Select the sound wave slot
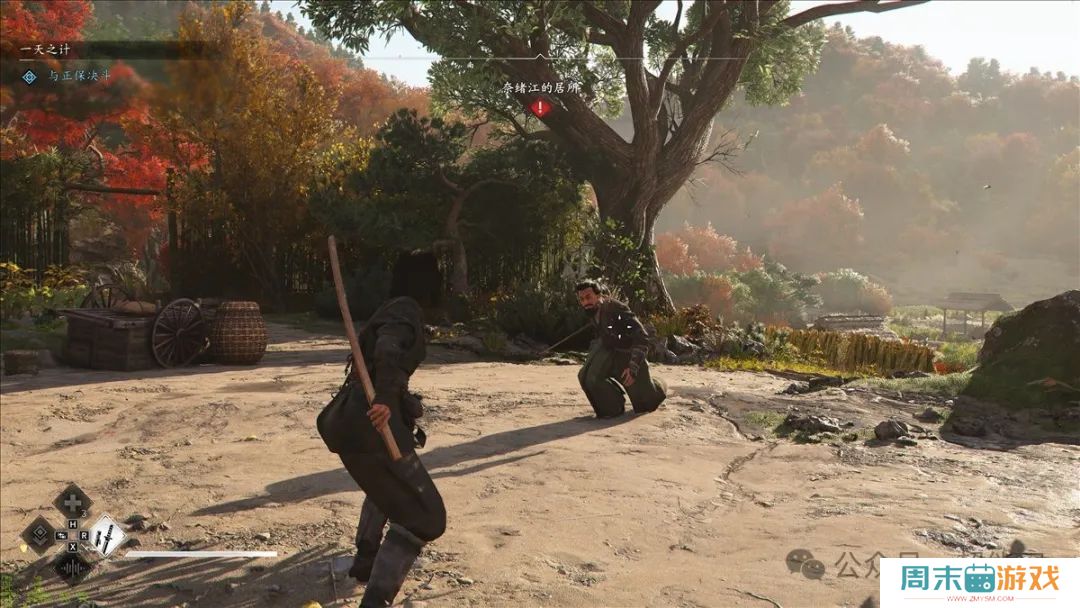Image resolution: width=1080 pixels, height=608 pixels. 72,567
